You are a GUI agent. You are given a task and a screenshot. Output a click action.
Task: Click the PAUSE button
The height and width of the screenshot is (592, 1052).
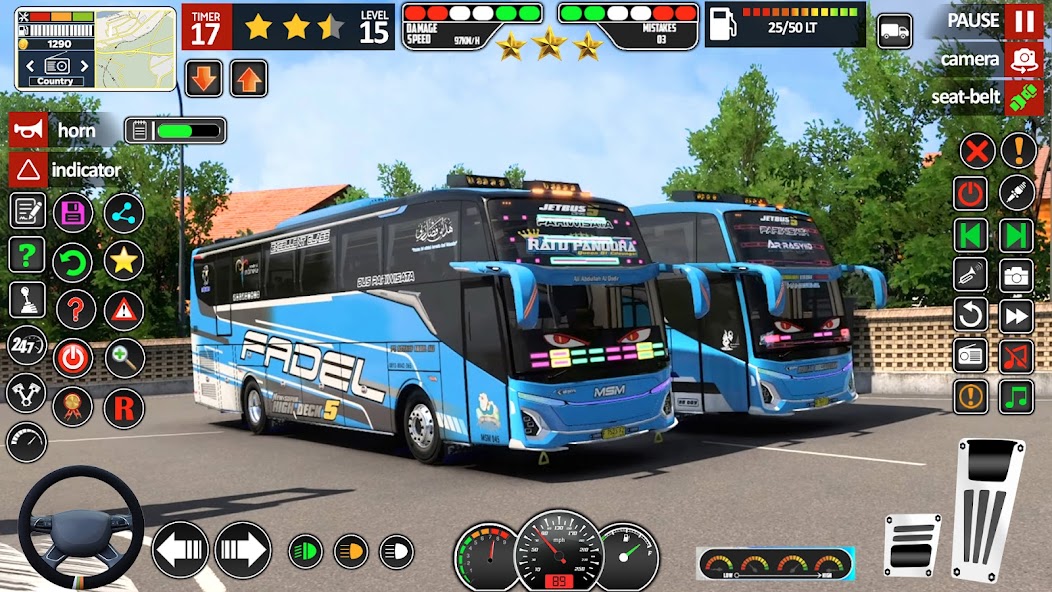pyautogui.click(x=1023, y=21)
